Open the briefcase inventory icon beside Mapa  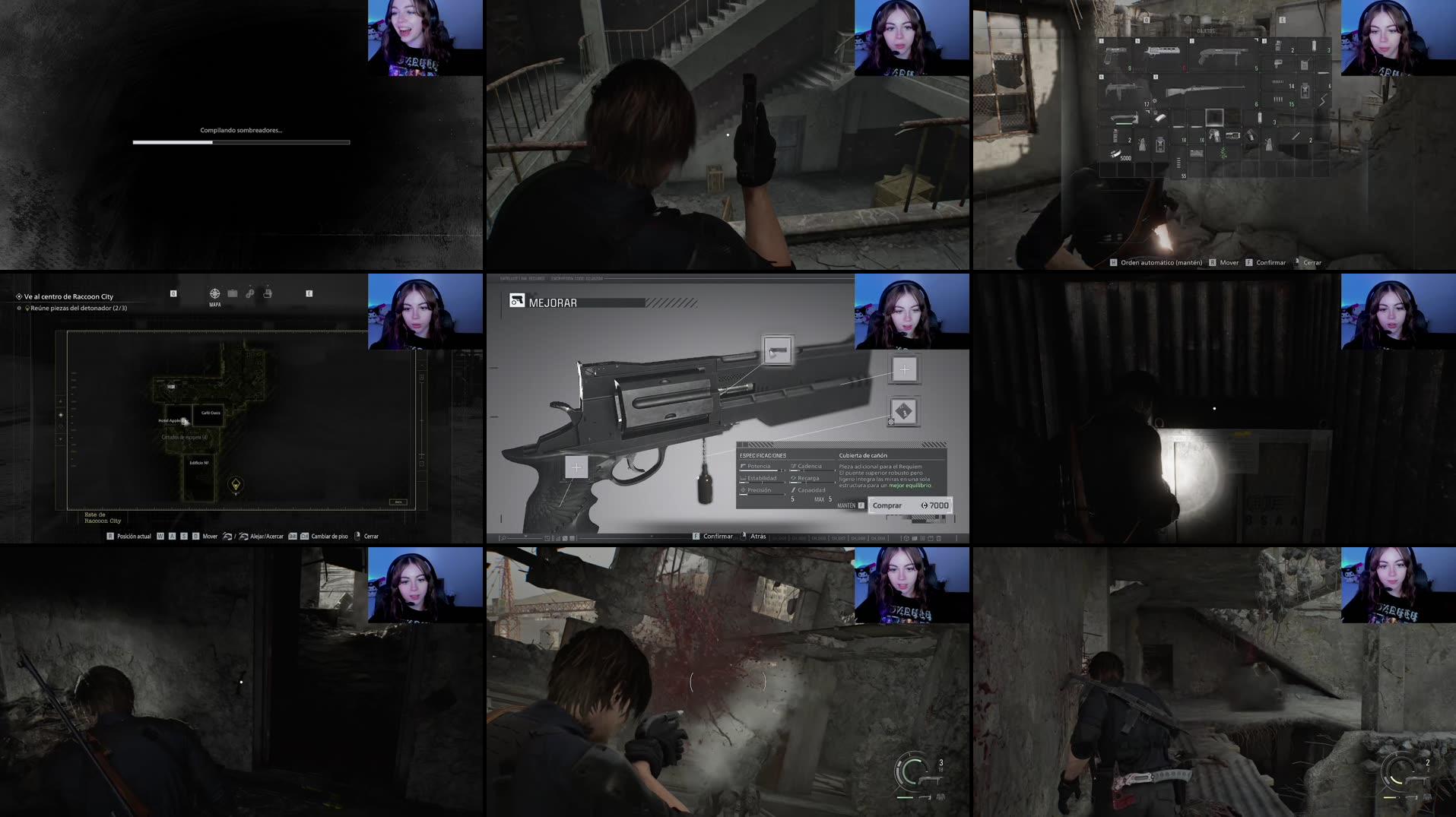pyautogui.click(x=233, y=293)
